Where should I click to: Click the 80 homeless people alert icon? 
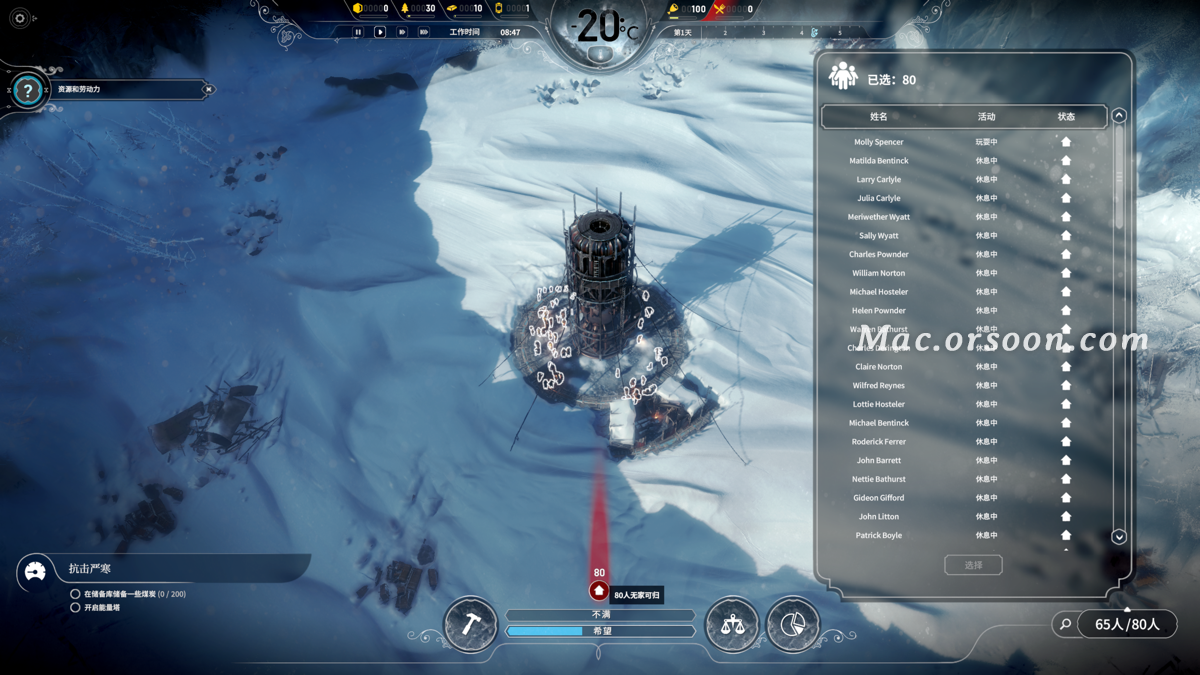[599, 591]
